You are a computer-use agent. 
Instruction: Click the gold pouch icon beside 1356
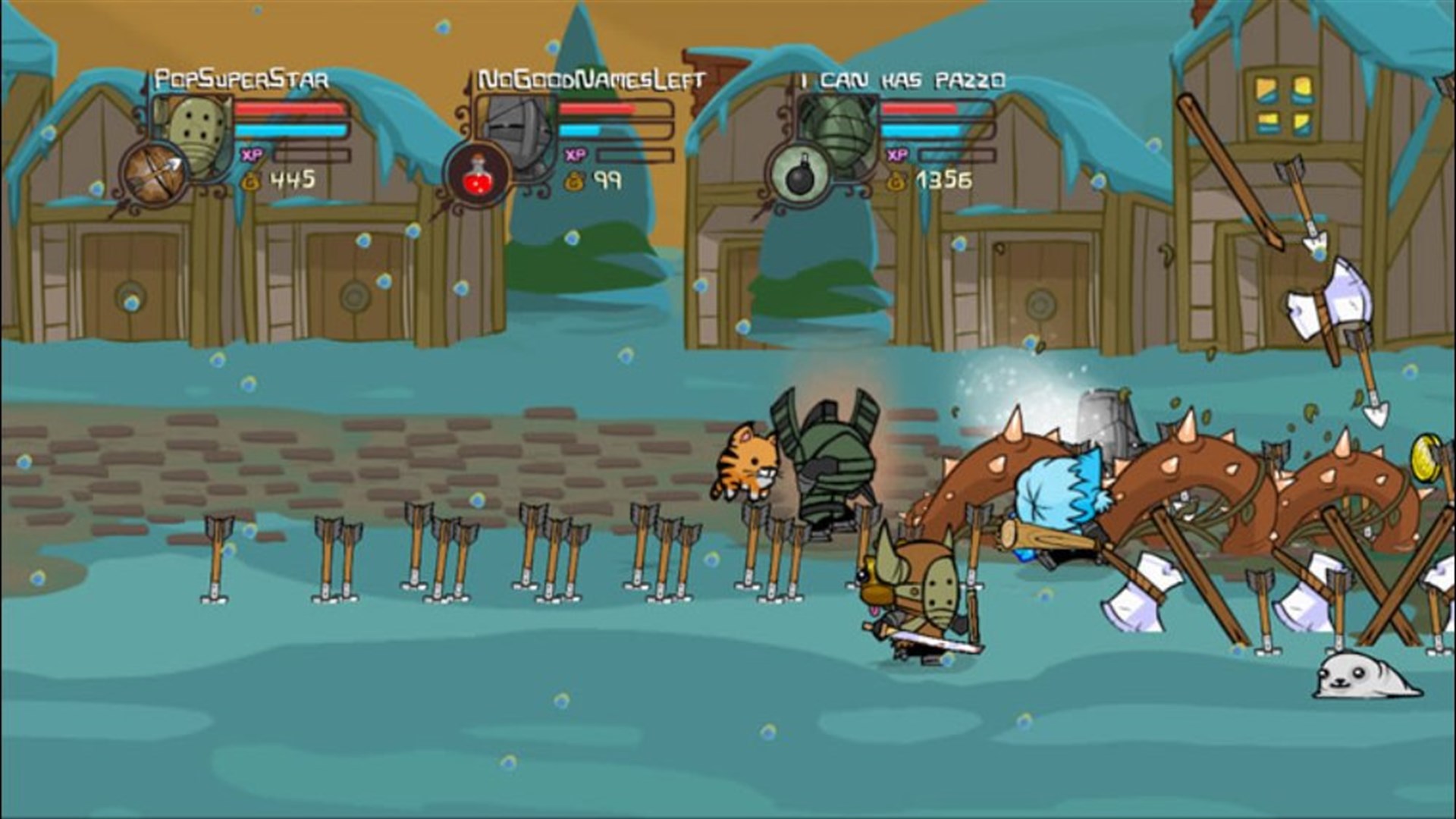[x=898, y=178]
